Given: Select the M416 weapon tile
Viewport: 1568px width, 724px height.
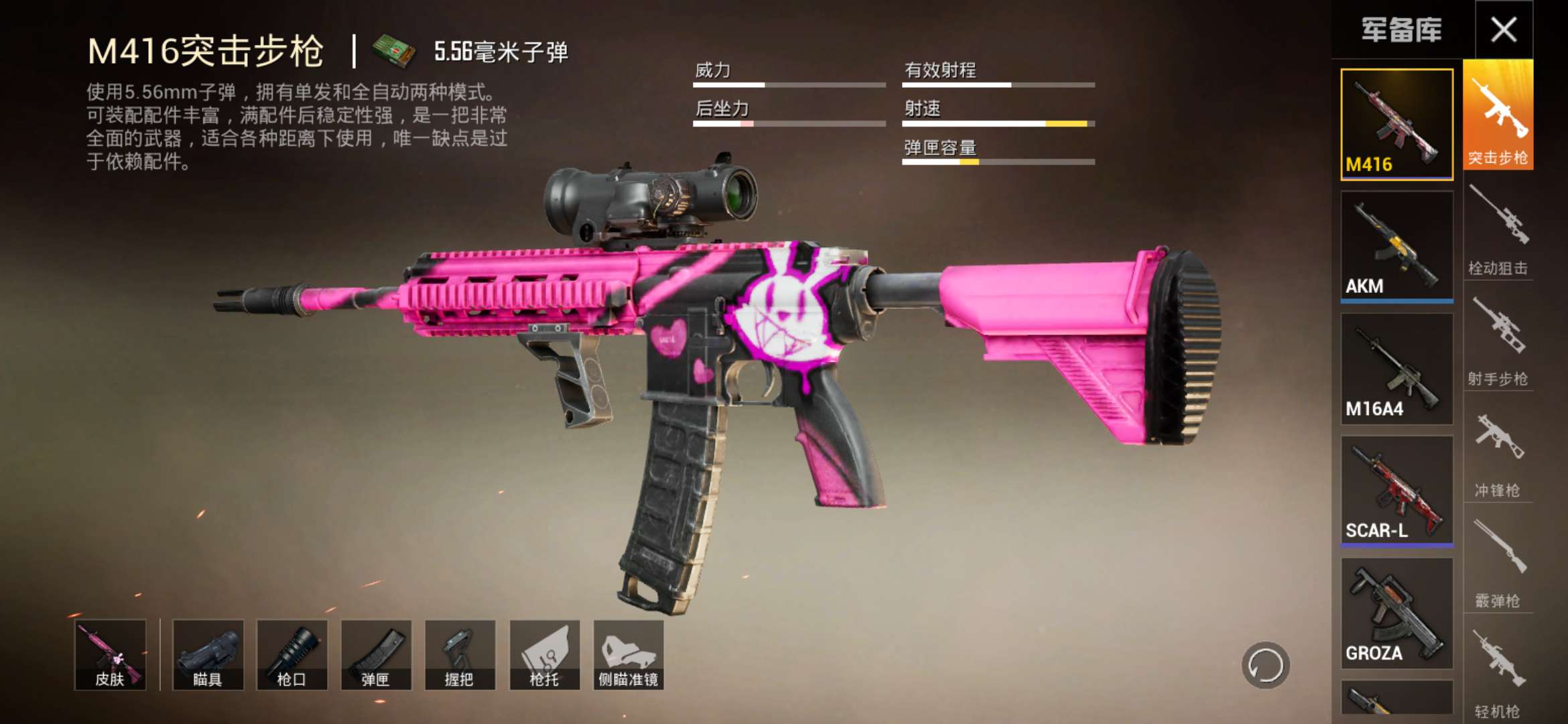Looking at the screenshot, I should coord(1396,125).
